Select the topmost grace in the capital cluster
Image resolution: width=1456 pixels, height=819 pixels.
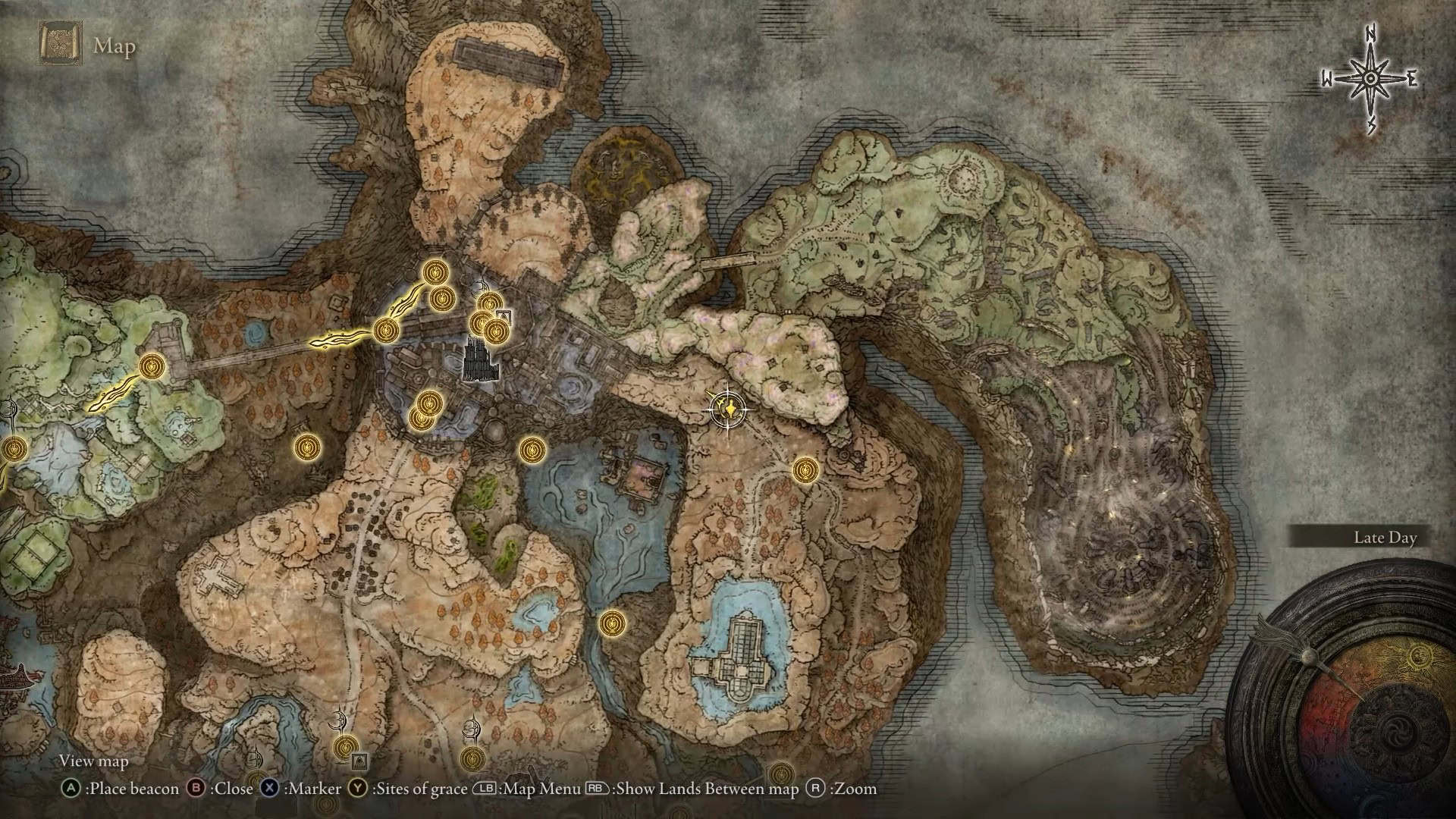(x=436, y=271)
